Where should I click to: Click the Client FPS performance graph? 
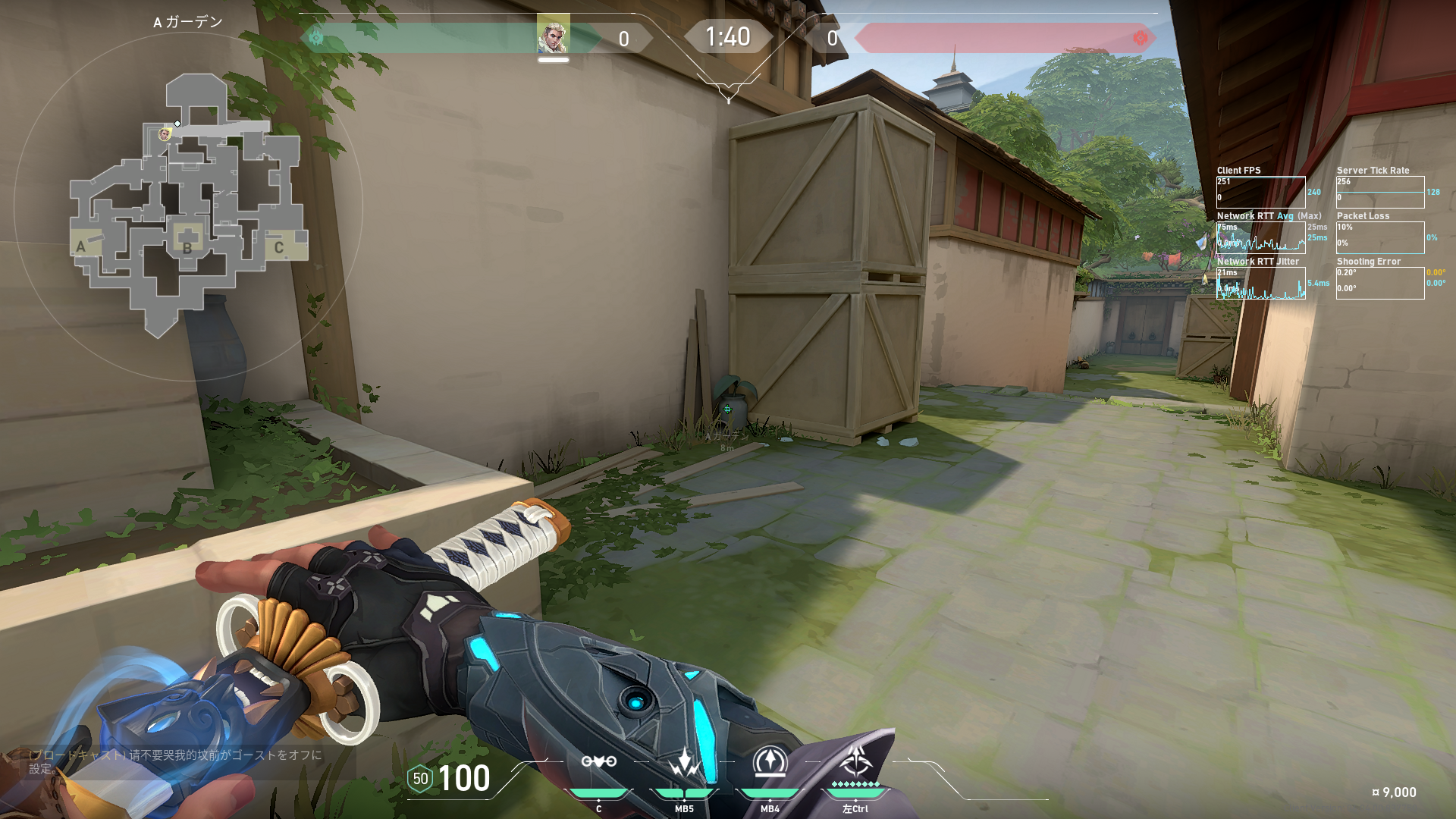pyautogui.click(x=1260, y=192)
